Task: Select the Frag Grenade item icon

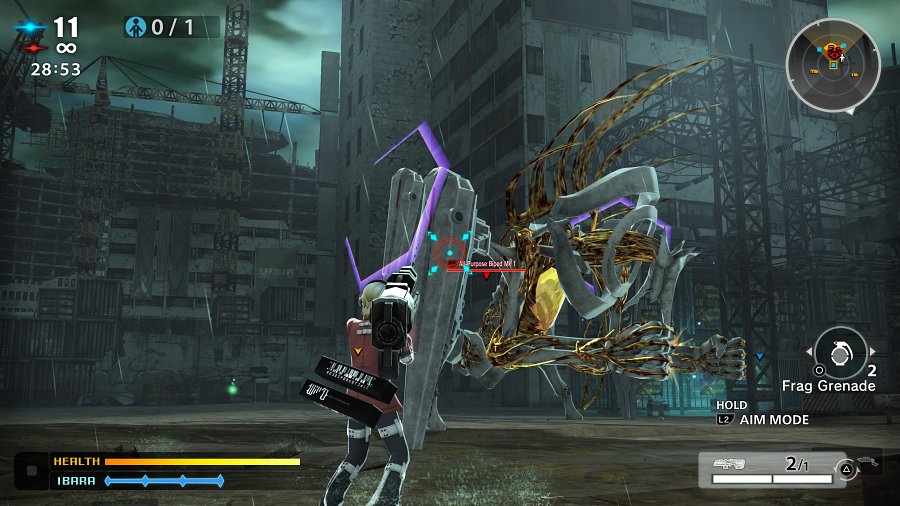Action: [840, 352]
